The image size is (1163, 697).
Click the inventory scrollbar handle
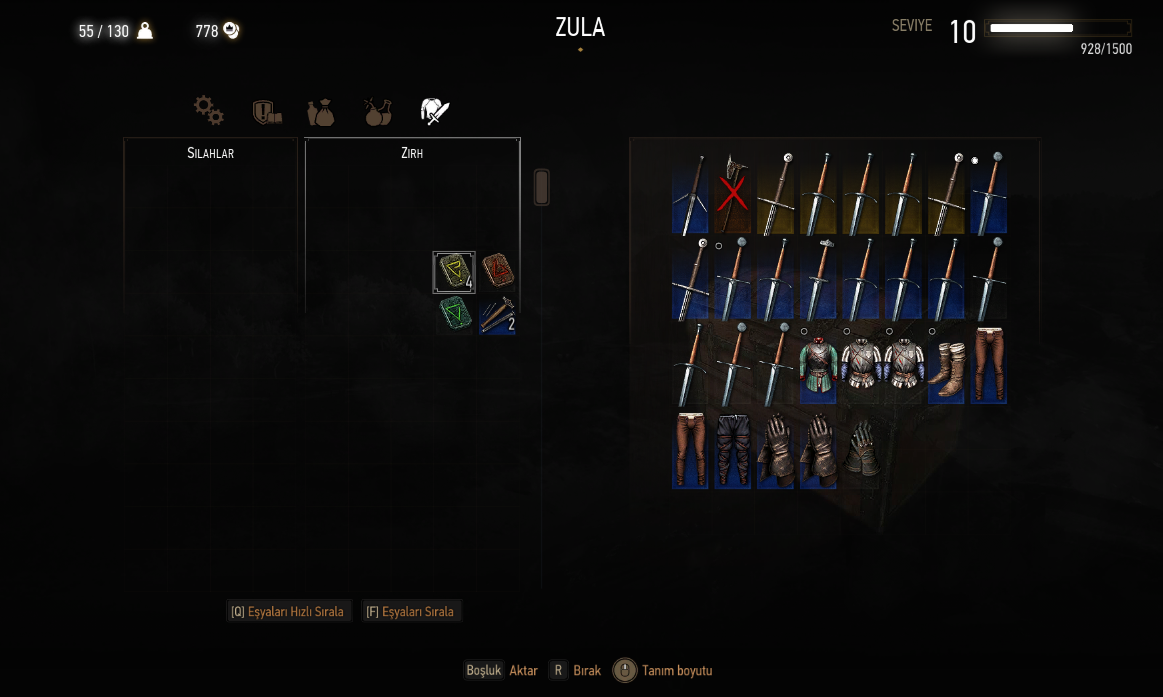click(x=542, y=187)
